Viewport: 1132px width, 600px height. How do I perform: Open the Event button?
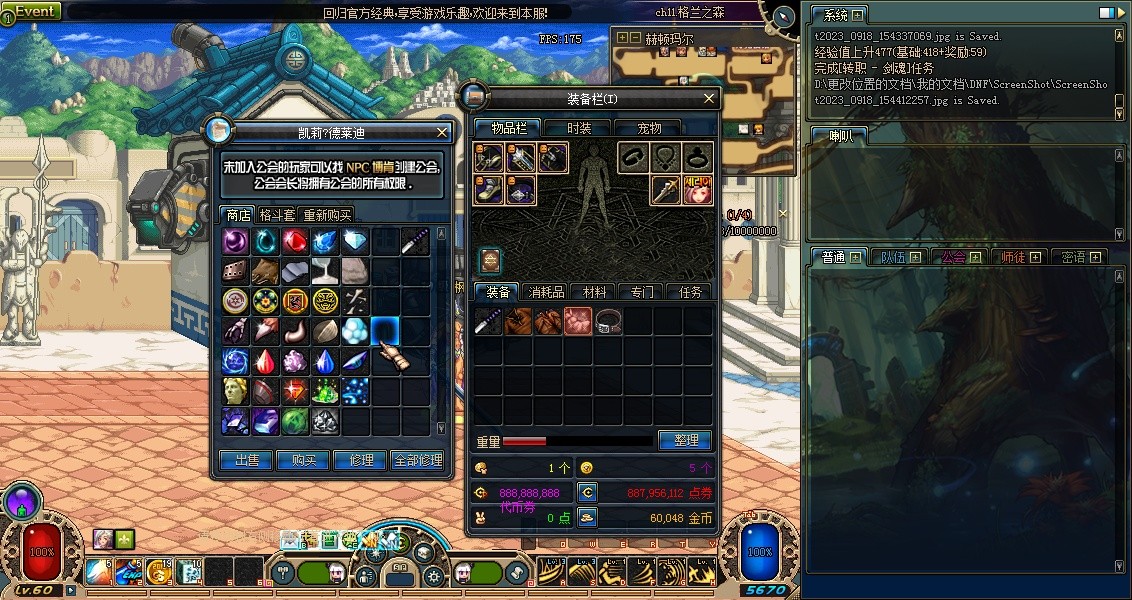point(33,11)
